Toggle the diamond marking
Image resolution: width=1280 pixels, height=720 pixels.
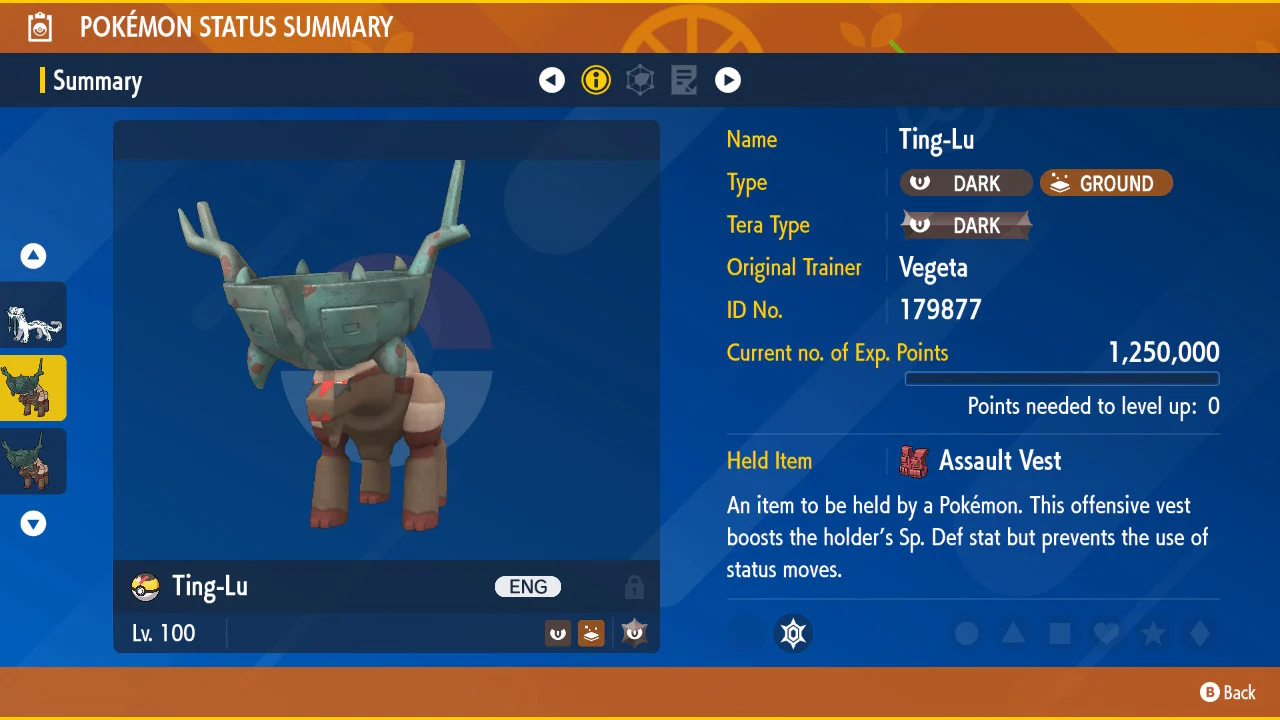[1200, 633]
